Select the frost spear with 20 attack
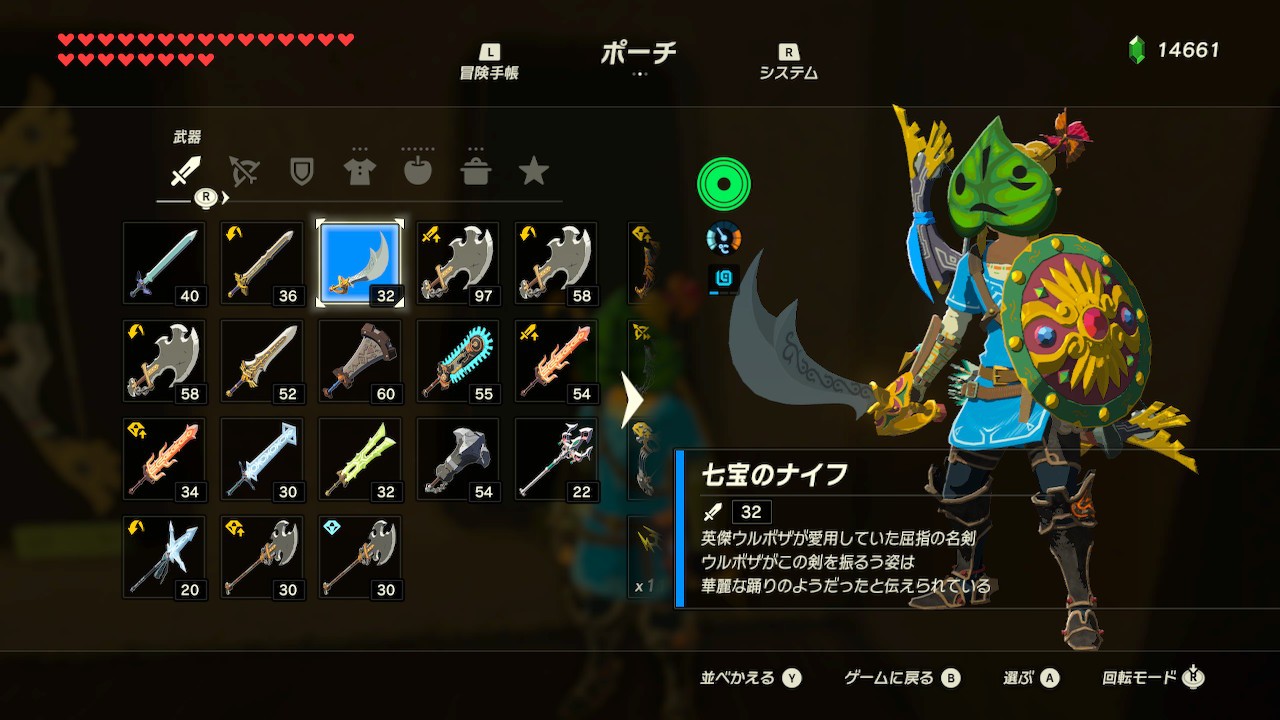The height and width of the screenshot is (720, 1280). (164, 557)
